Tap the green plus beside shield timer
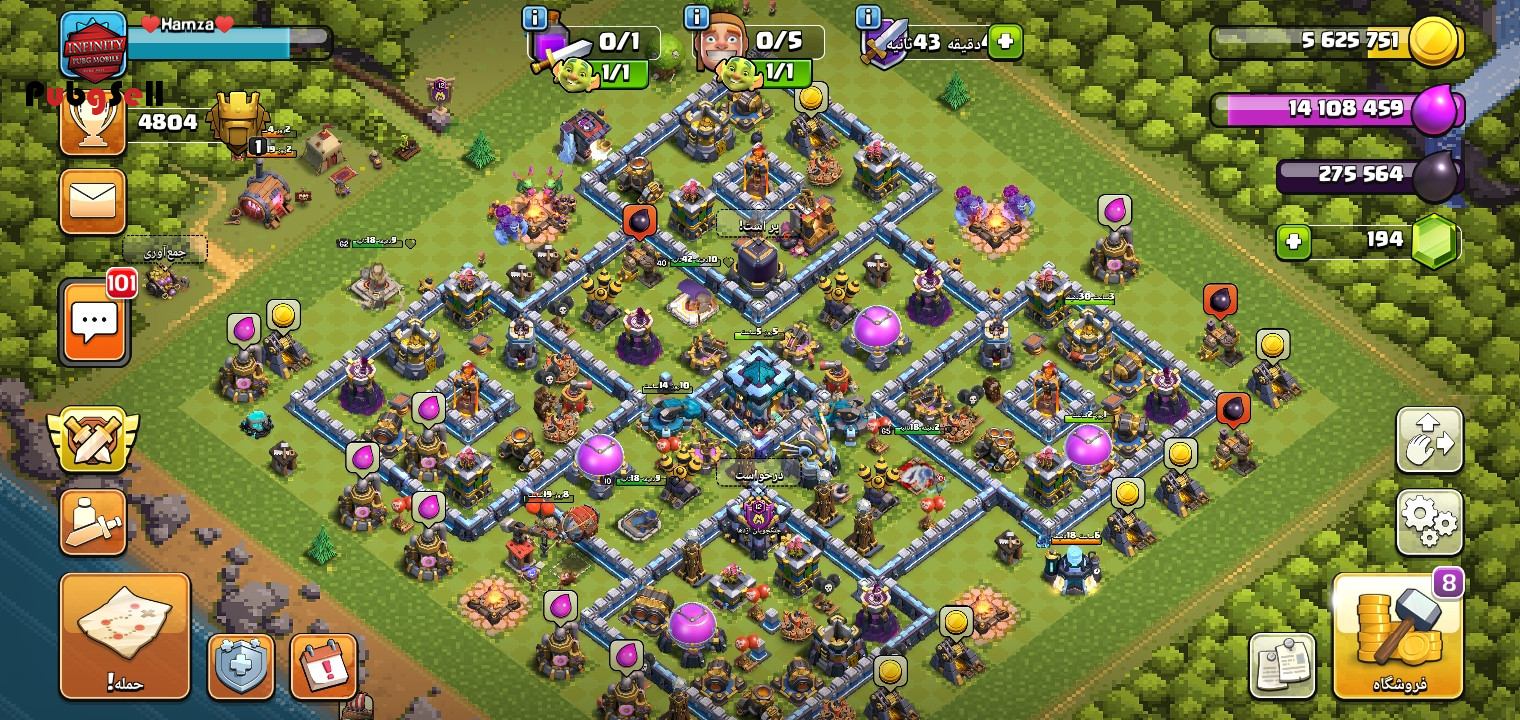1520x720 pixels. tap(1005, 42)
